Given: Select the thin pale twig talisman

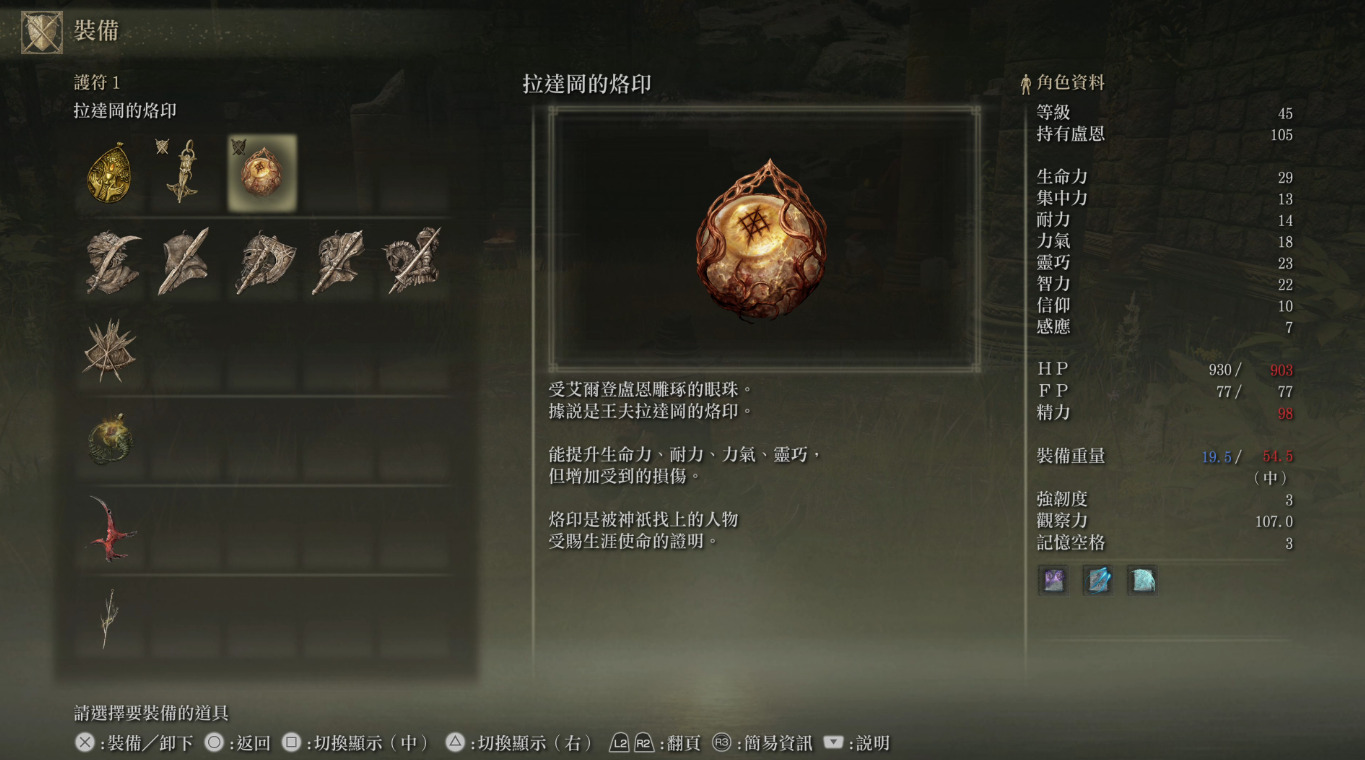Looking at the screenshot, I should (x=109, y=617).
